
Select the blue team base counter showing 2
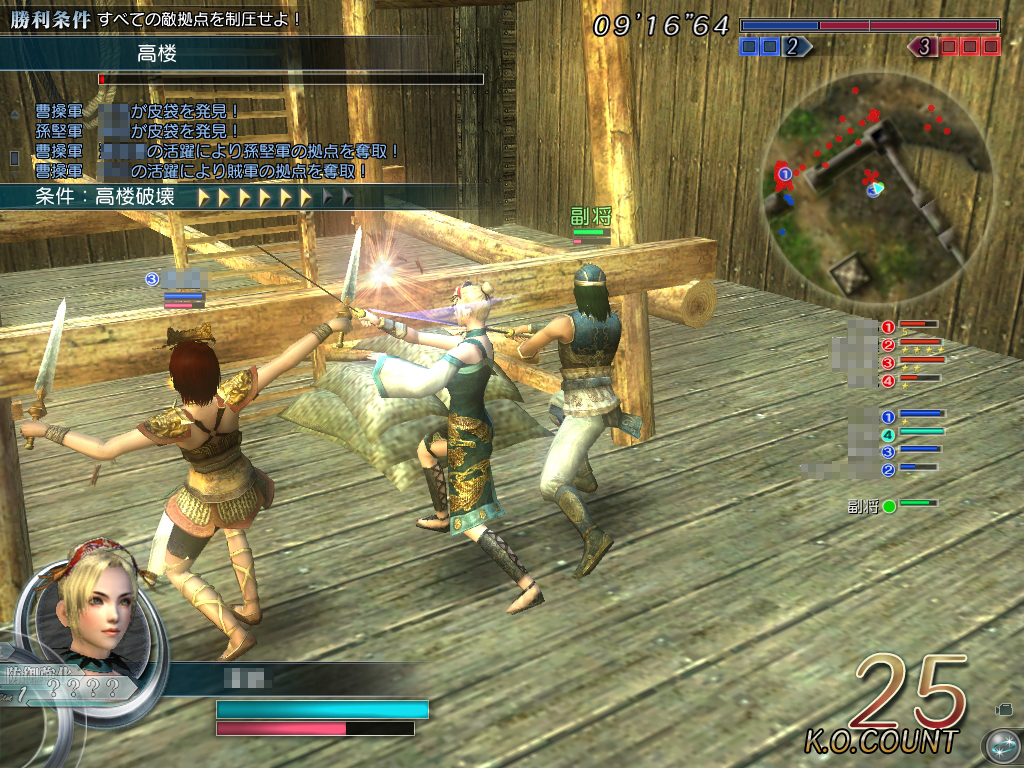click(776, 46)
